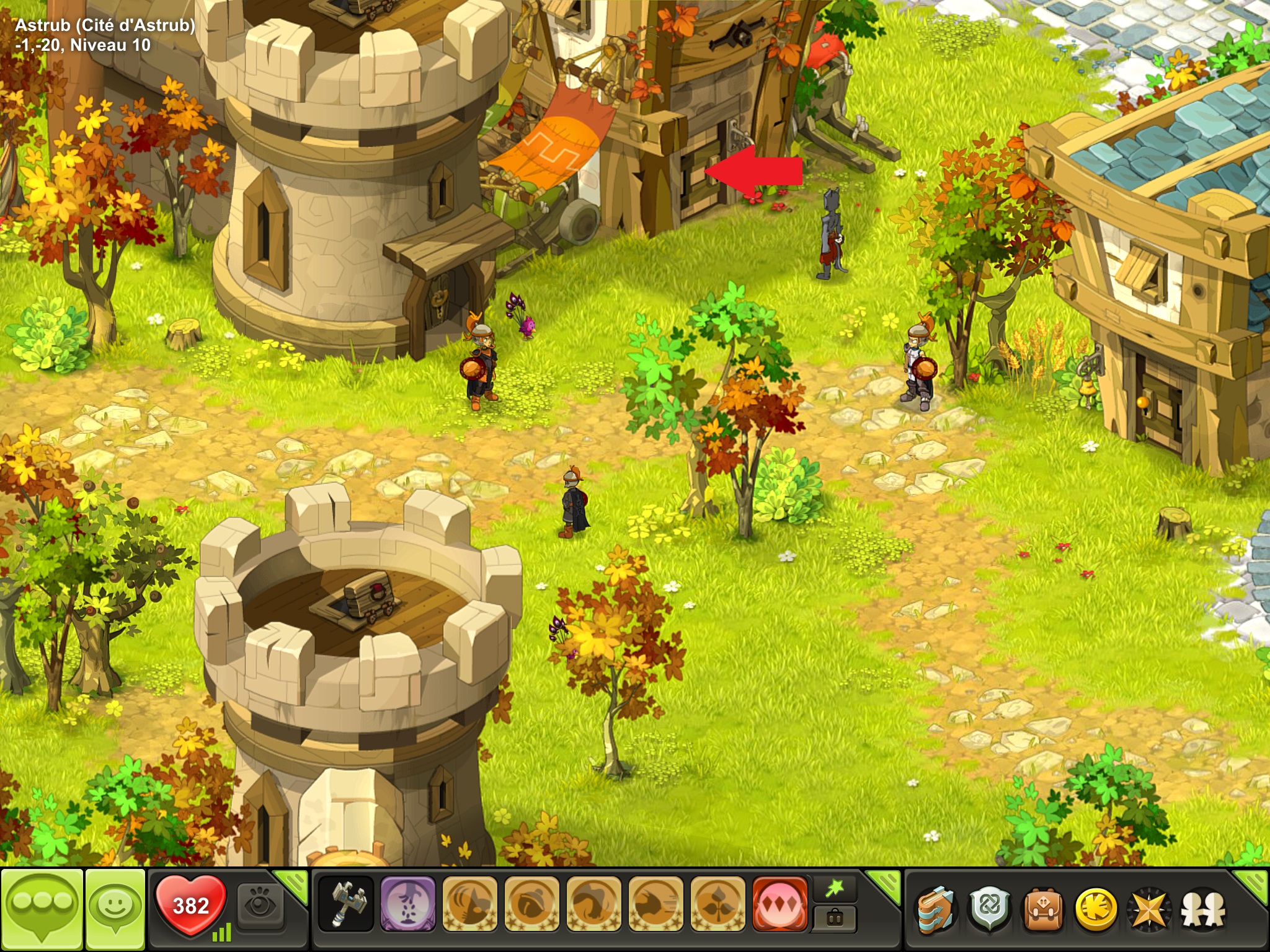Expand the green corner tab above menu icons

point(1253,883)
